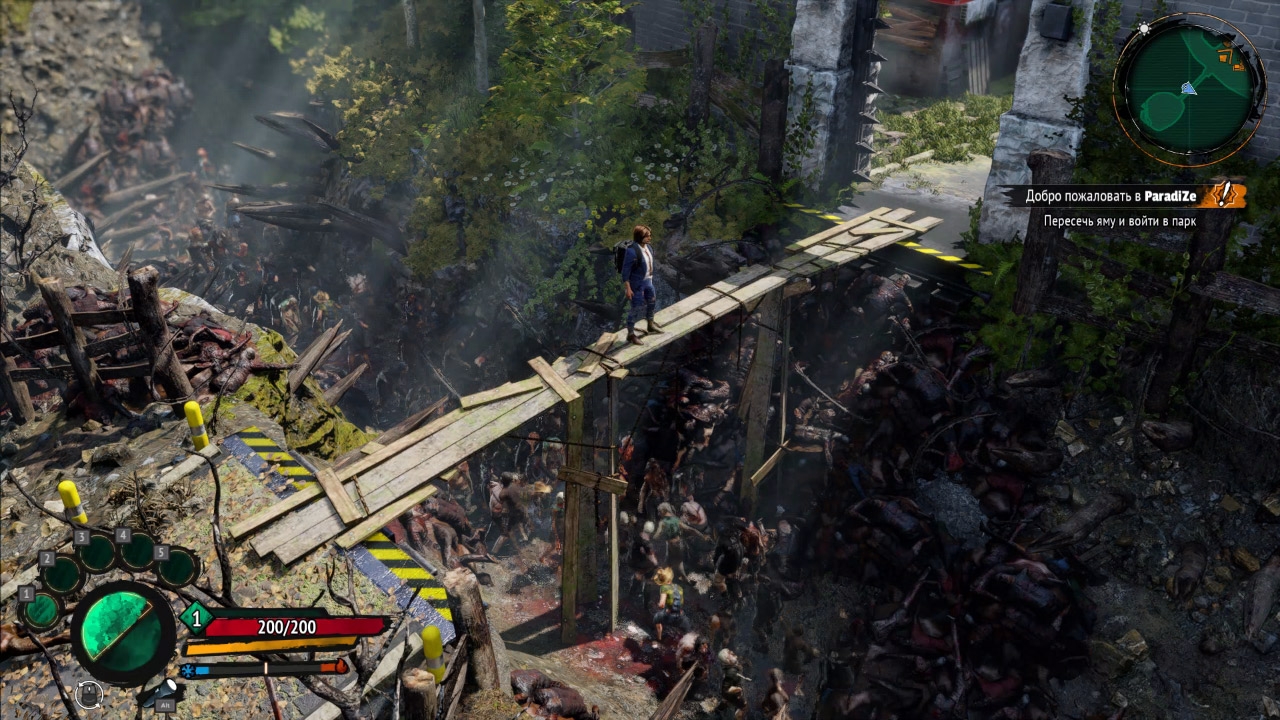Choose quick slot number 3
Viewport: 1280px width, 720px height.
pyautogui.click(x=98, y=553)
